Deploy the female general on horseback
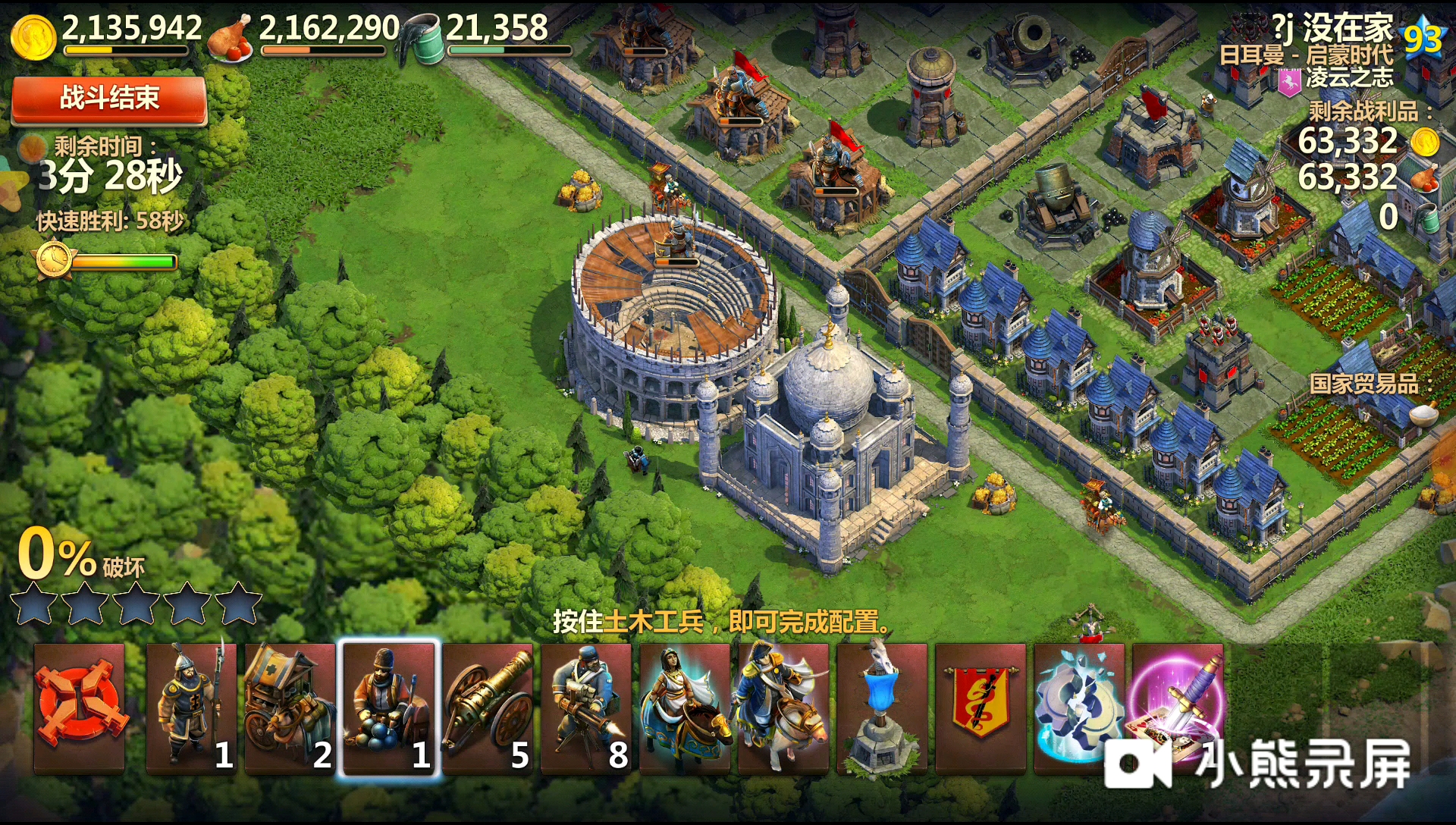 click(685, 707)
